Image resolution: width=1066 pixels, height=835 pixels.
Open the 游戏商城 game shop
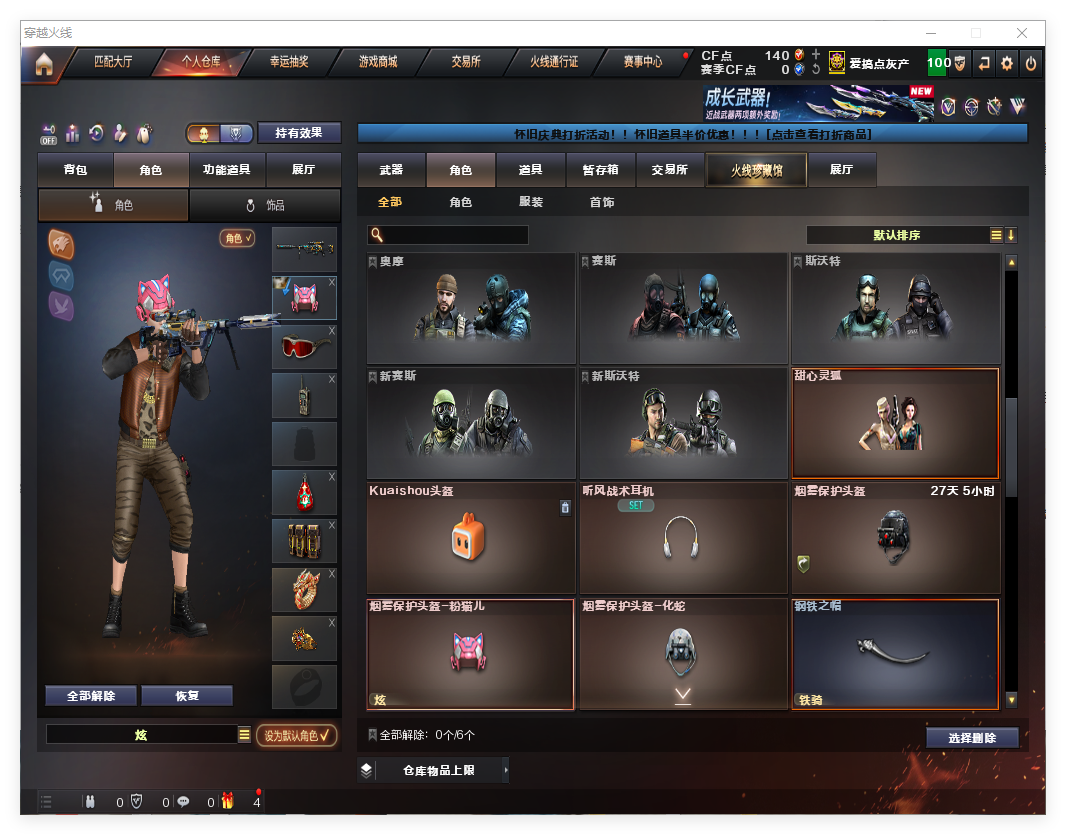click(x=378, y=62)
